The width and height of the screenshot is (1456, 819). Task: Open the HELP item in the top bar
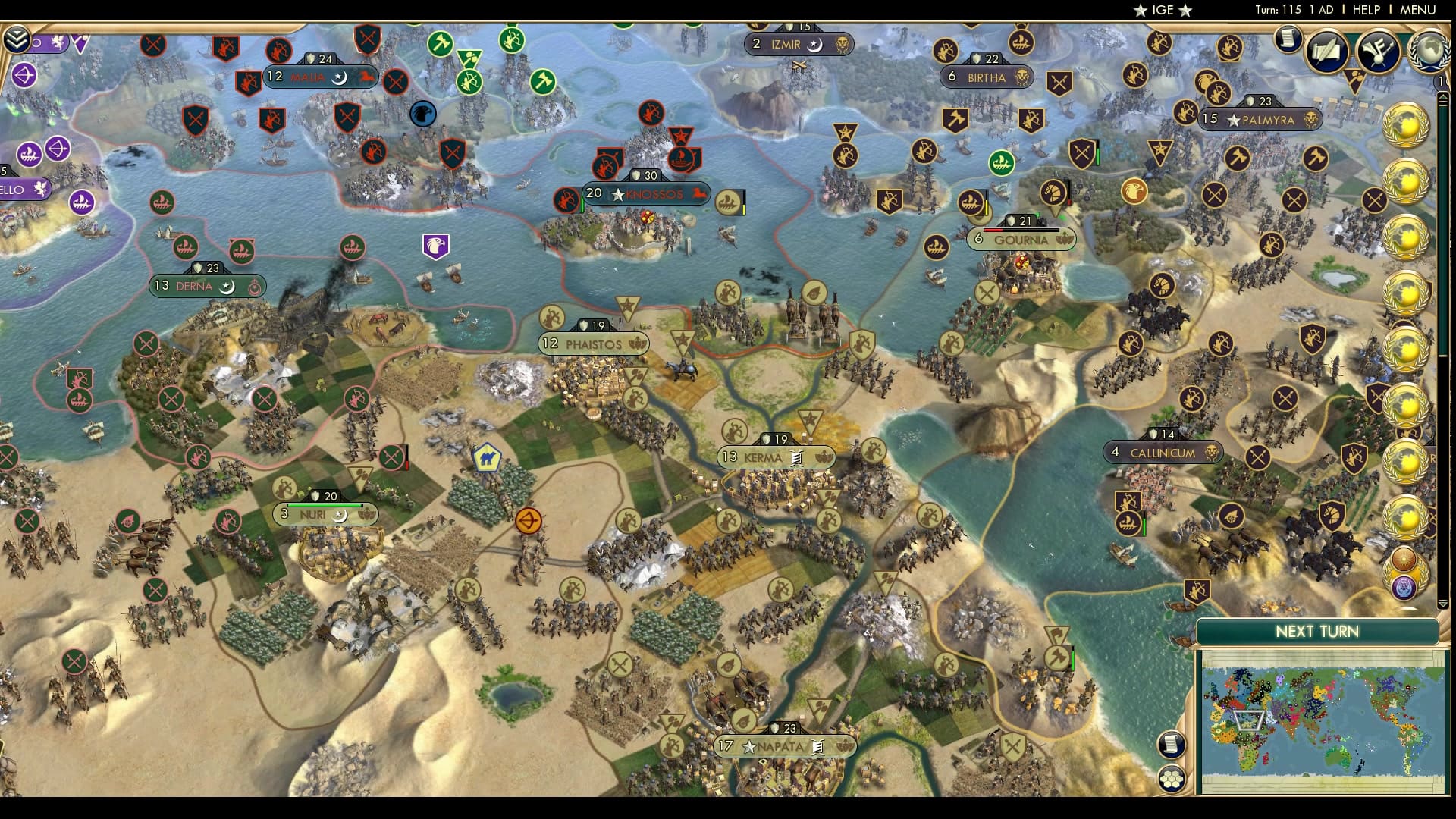(1365, 10)
